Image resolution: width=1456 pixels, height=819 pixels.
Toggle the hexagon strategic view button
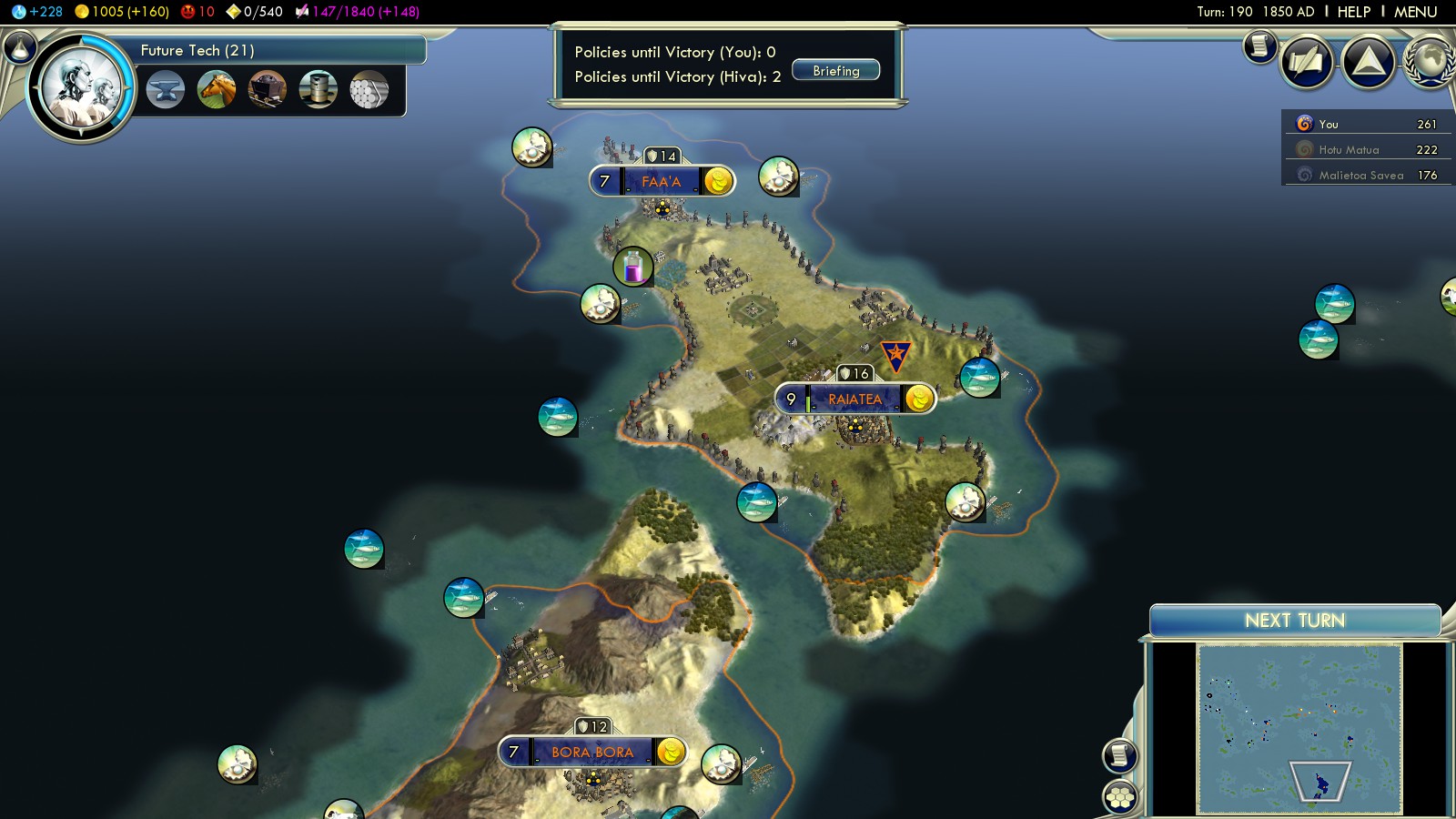(x=1120, y=797)
